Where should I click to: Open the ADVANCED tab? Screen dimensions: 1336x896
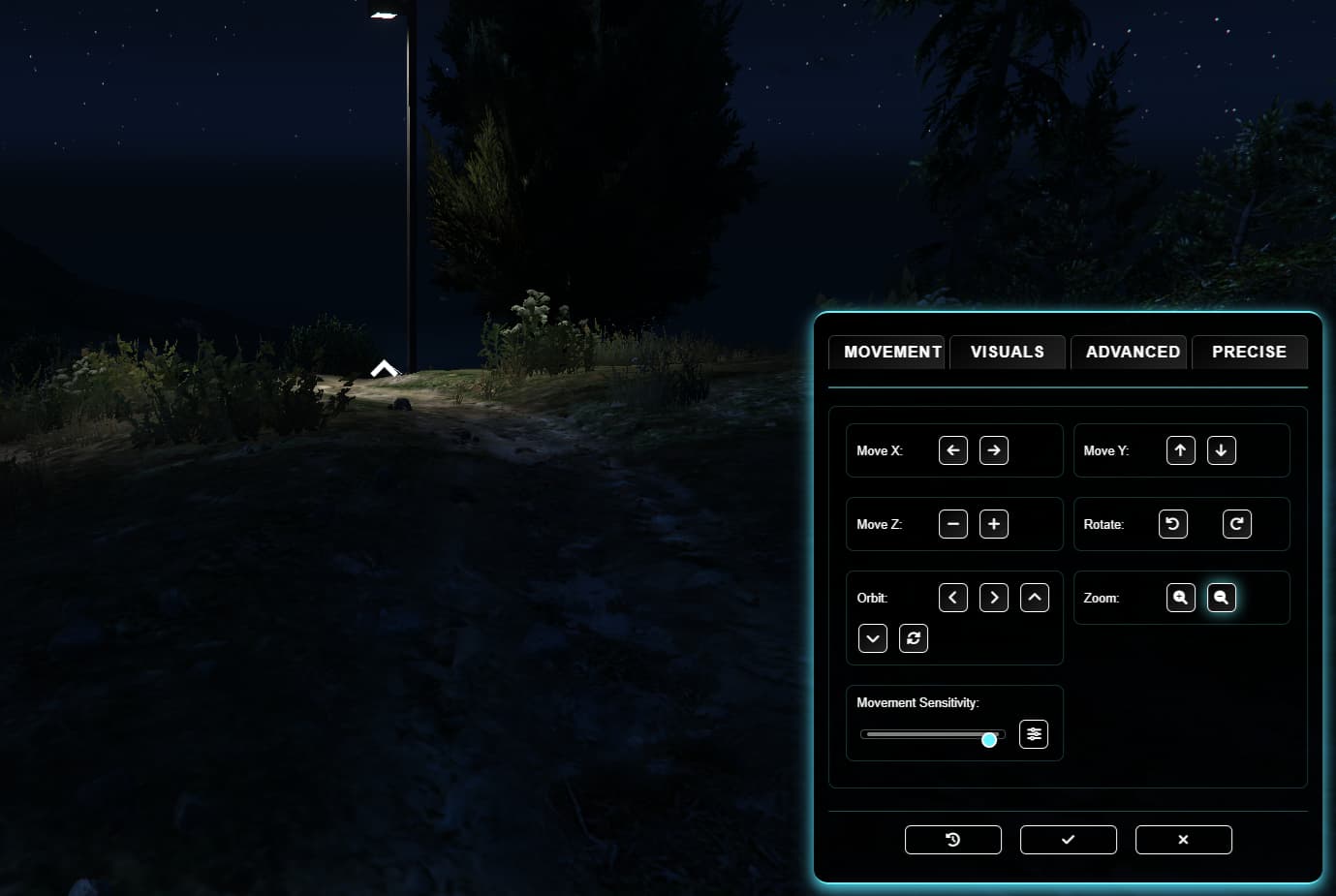pos(1129,352)
